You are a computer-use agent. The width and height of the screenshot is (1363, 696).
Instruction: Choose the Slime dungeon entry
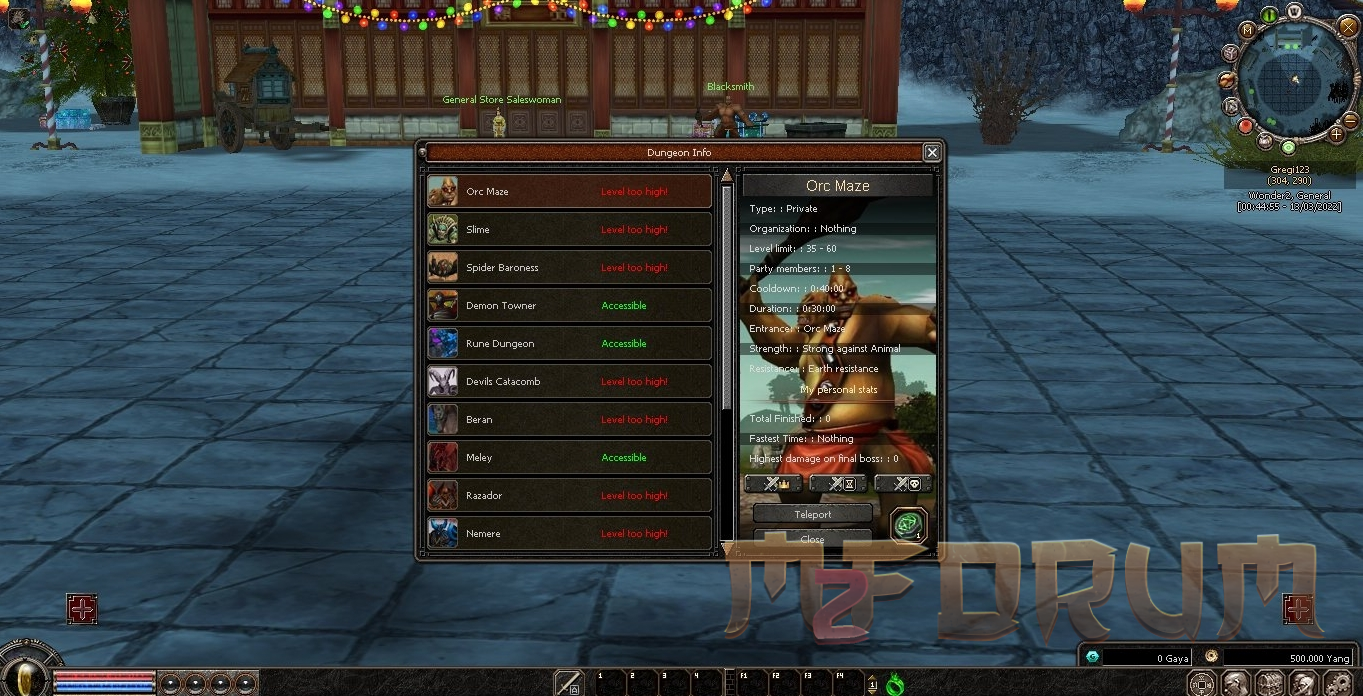[x=569, y=230]
